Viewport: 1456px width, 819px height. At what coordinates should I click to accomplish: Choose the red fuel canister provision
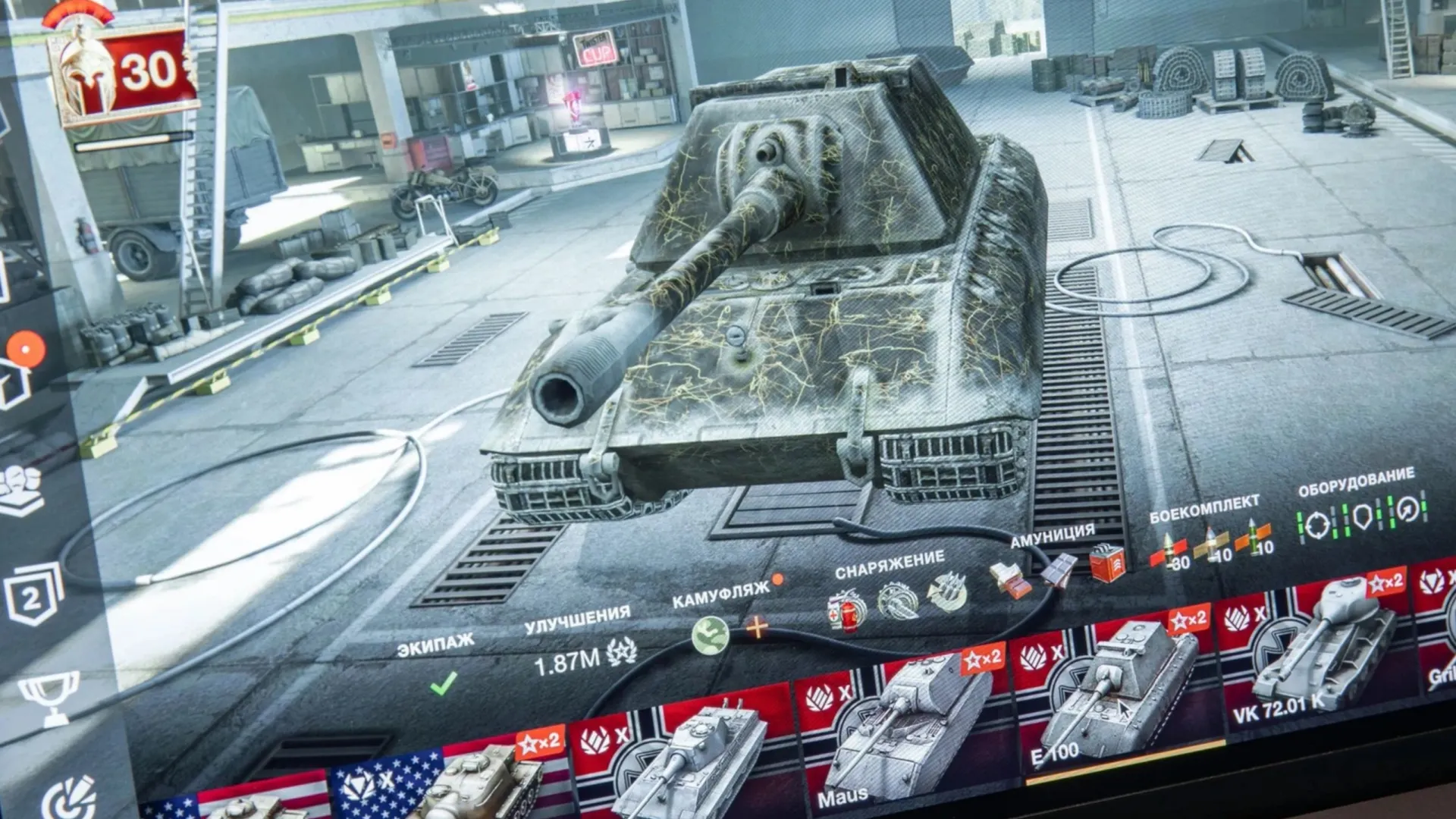click(1106, 560)
